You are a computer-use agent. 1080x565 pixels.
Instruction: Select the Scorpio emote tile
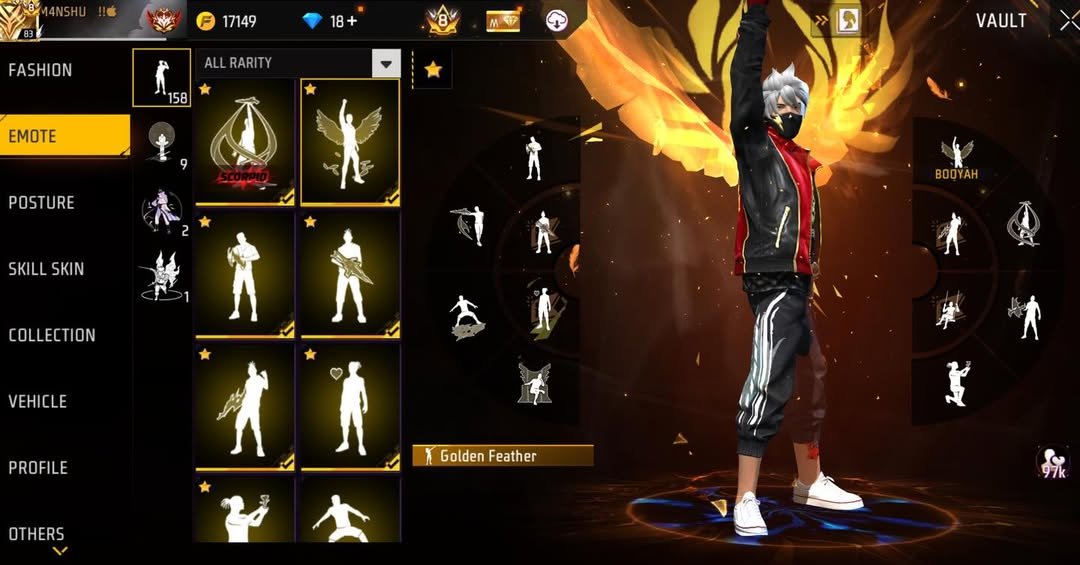(x=244, y=142)
